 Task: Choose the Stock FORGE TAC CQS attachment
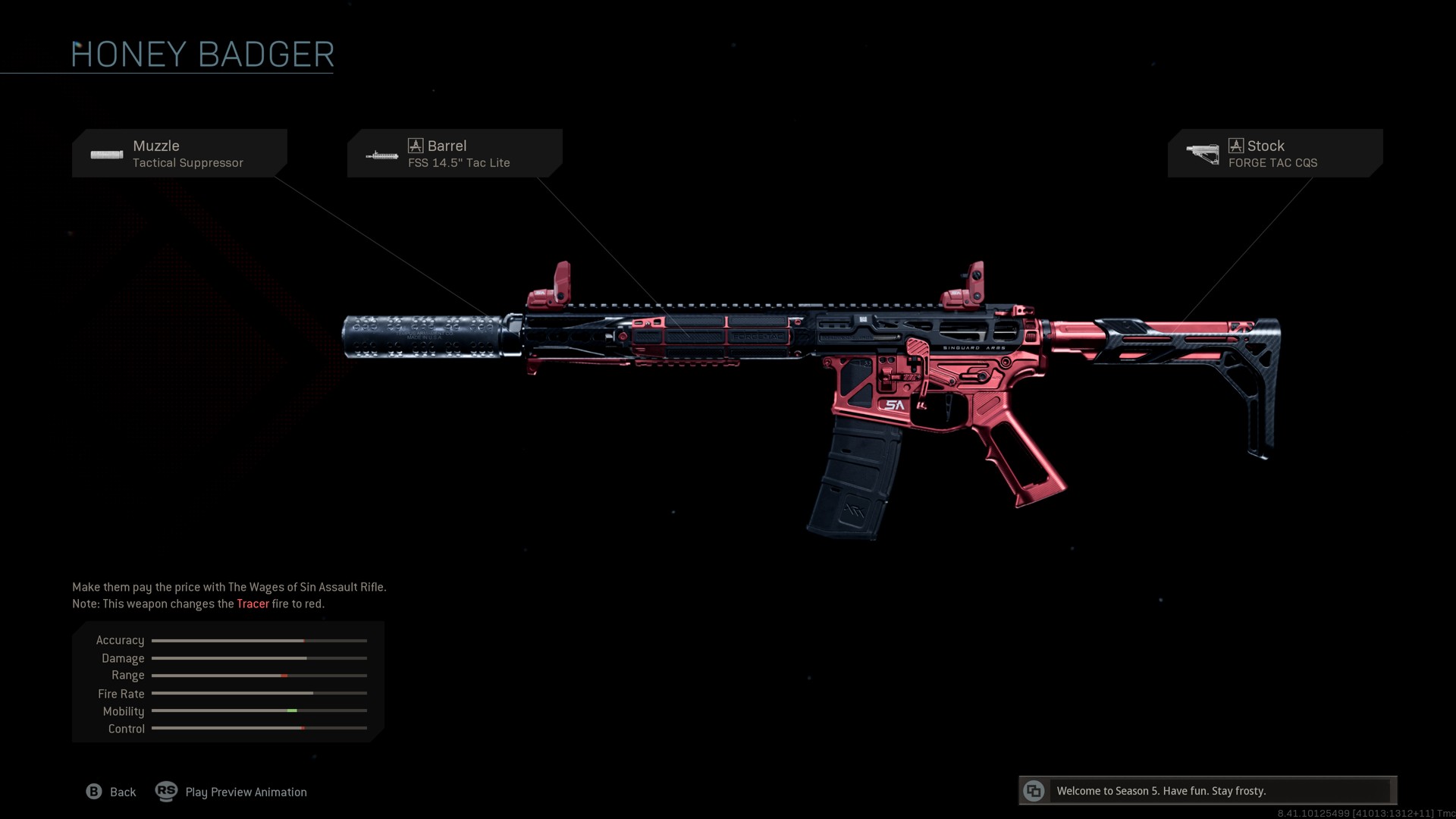tap(1275, 154)
